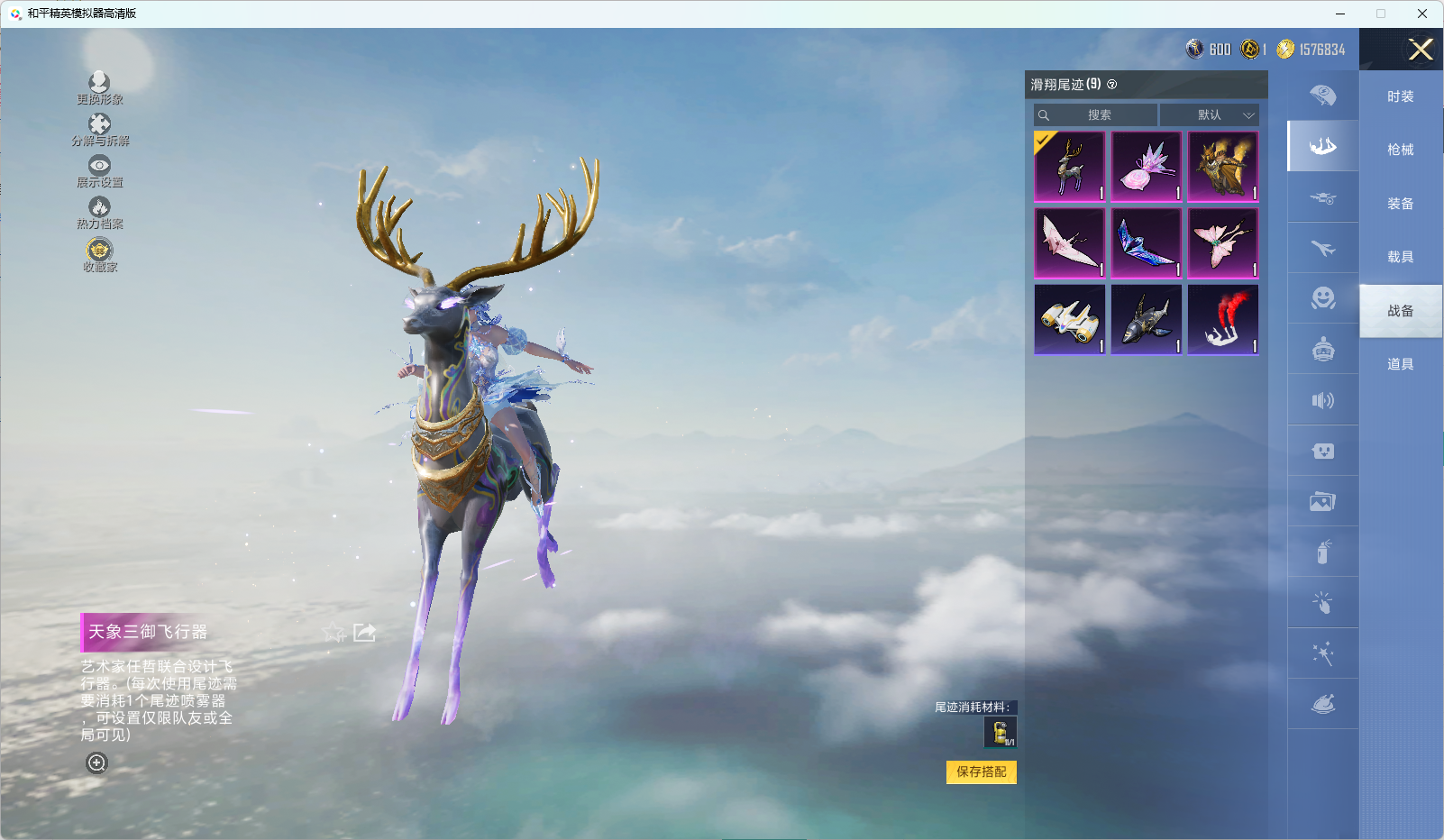Screen dimensions: 1444x840
Task: Zoom in with the magnifier plus icon
Action: 96,763
